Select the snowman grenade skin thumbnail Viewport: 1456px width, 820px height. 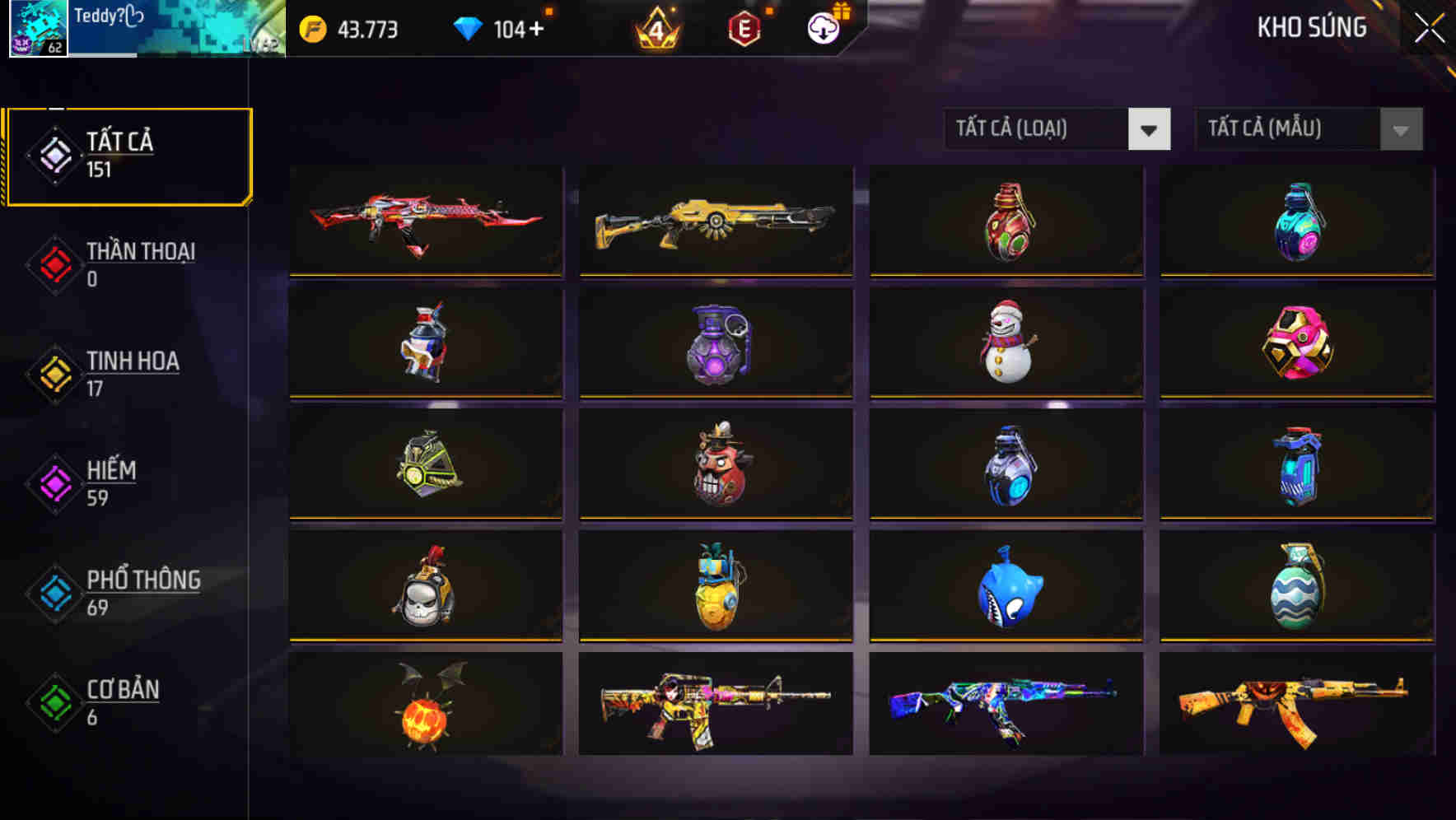[1006, 344]
